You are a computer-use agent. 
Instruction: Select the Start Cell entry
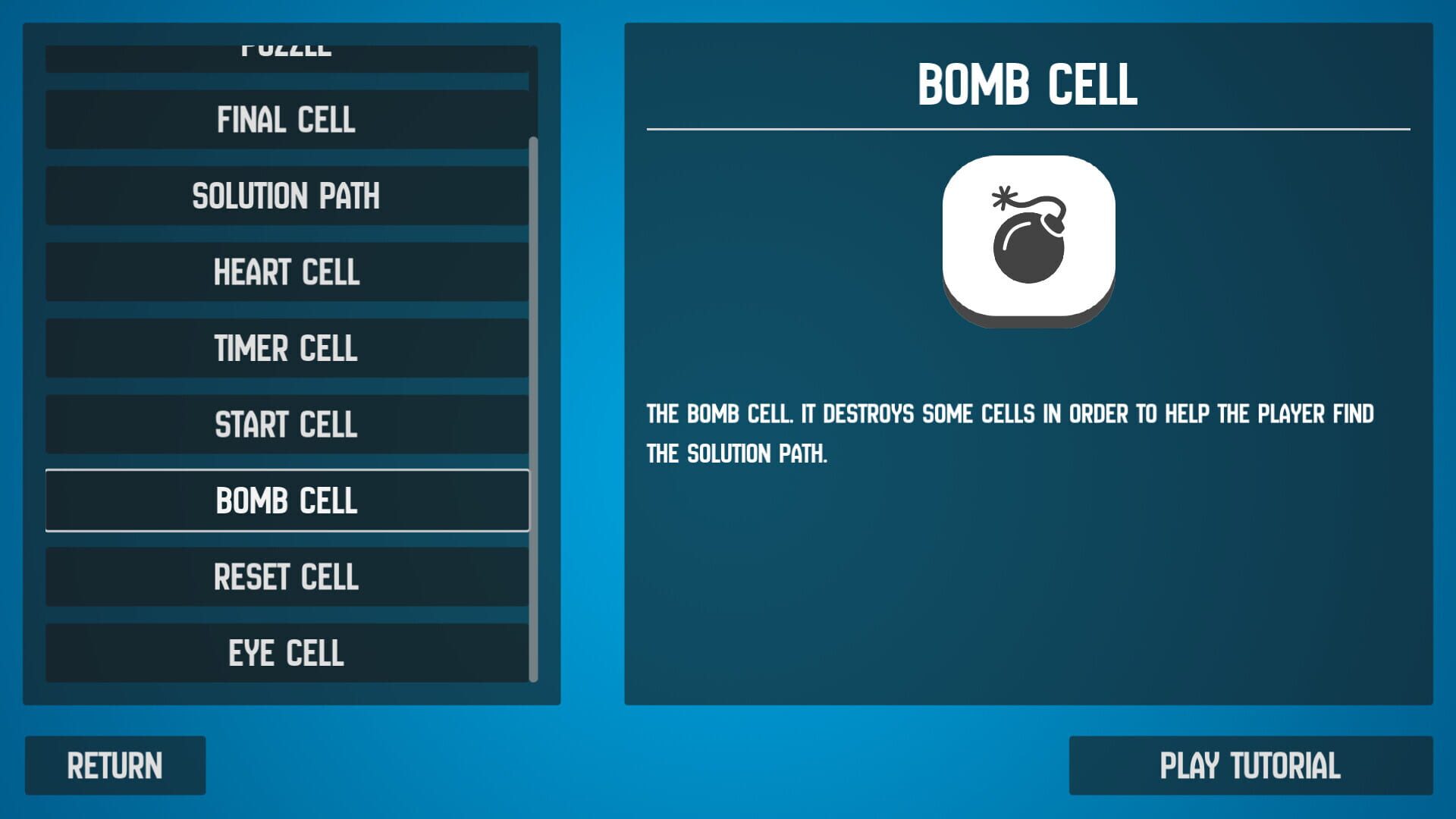click(287, 425)
